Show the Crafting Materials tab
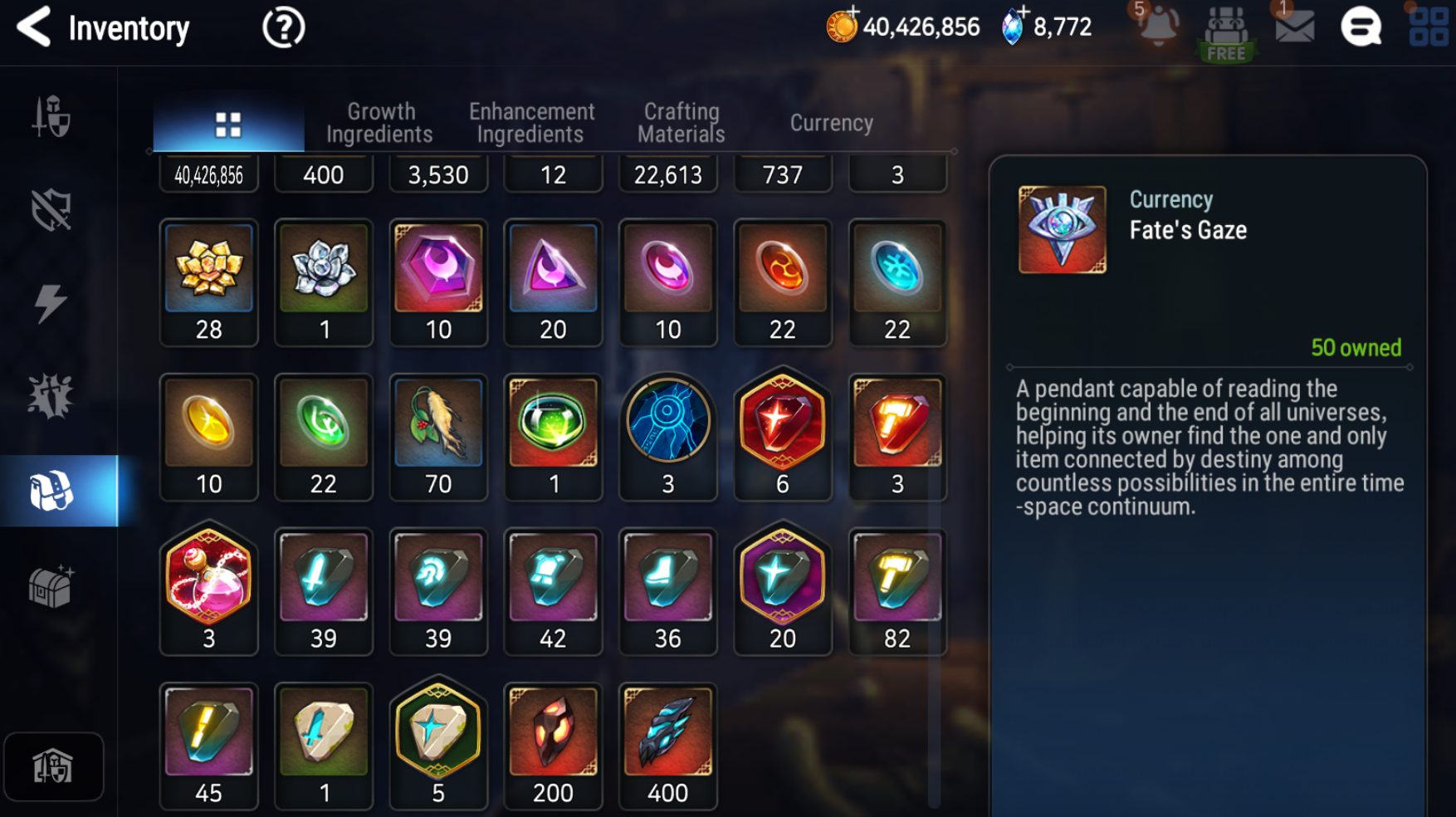The width and height of the screenshot is (1456, 817). (x=682, y=123)
